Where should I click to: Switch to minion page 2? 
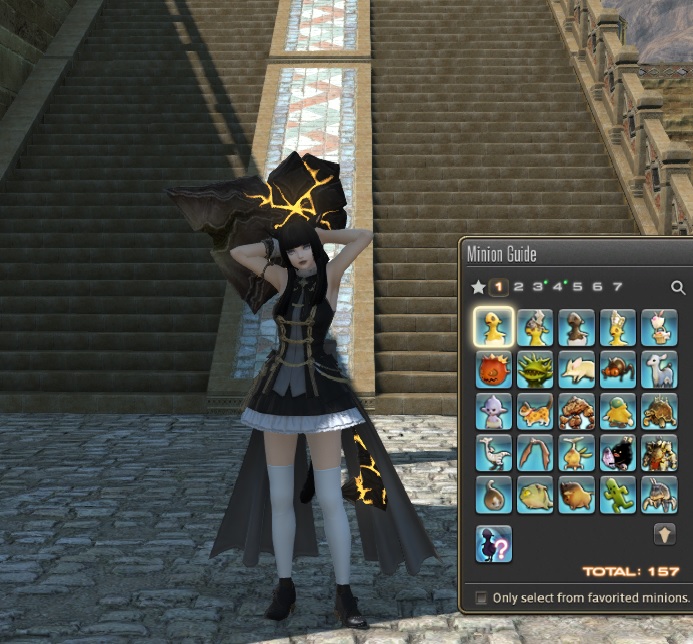pyautogui.click(x=518, y=287)
